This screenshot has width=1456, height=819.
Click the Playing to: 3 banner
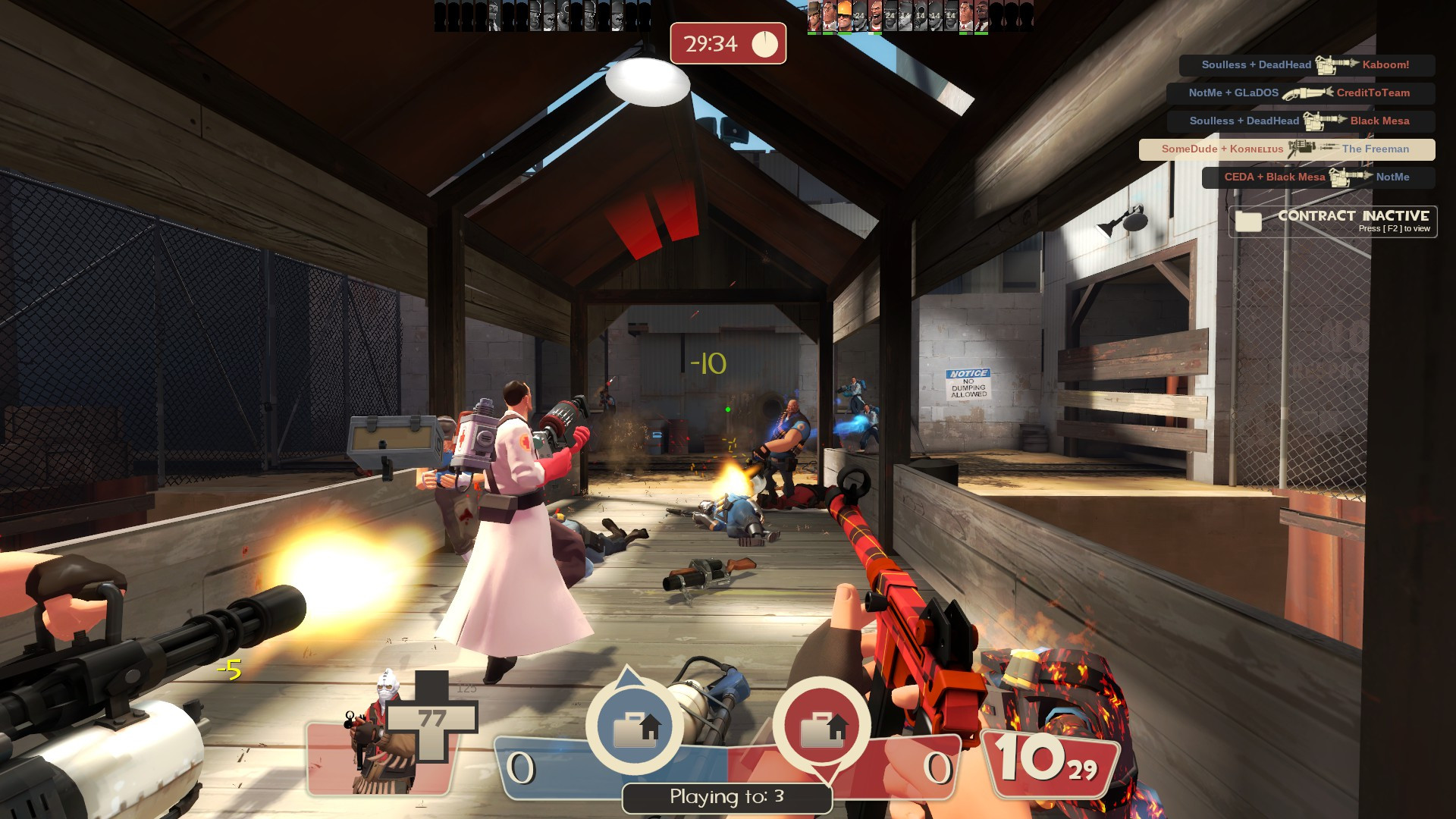point(726,797)
